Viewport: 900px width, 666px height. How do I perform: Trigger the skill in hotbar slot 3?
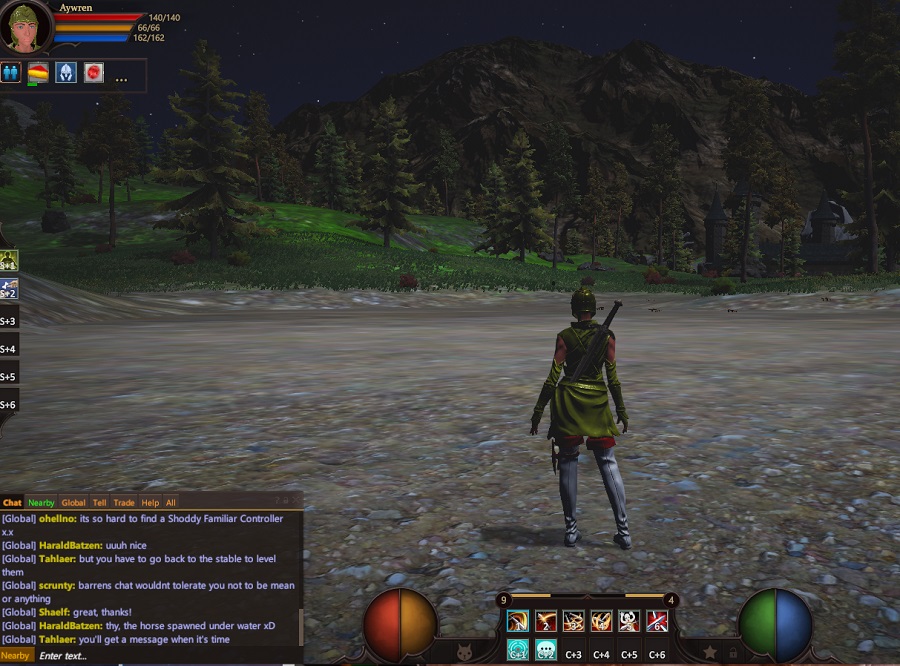point(574,621)
